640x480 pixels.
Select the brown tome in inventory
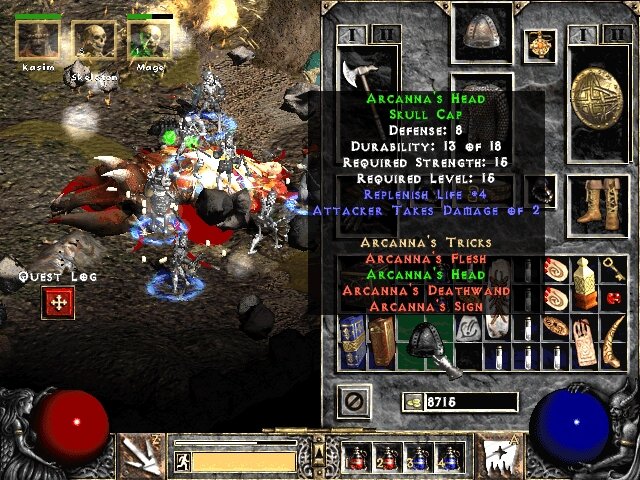(382, 340)
